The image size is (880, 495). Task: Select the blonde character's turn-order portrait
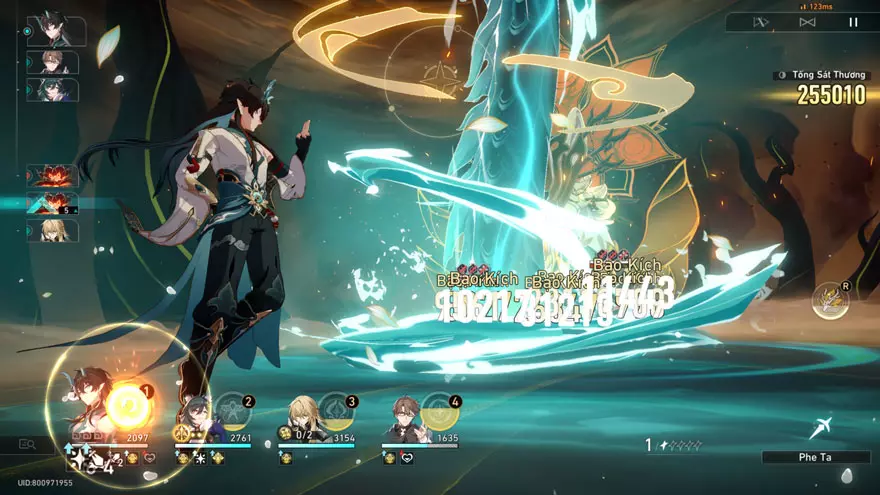click(x=53, y=231)
